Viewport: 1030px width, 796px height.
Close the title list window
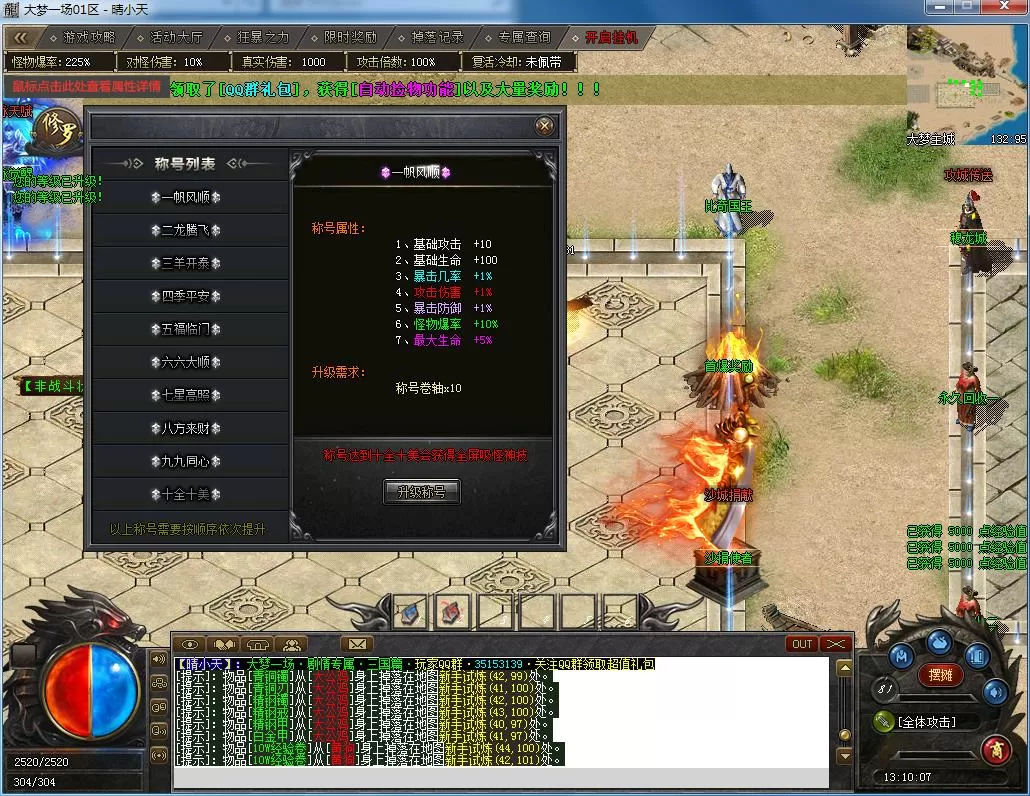pyautogui.click(x=544, y=126)
